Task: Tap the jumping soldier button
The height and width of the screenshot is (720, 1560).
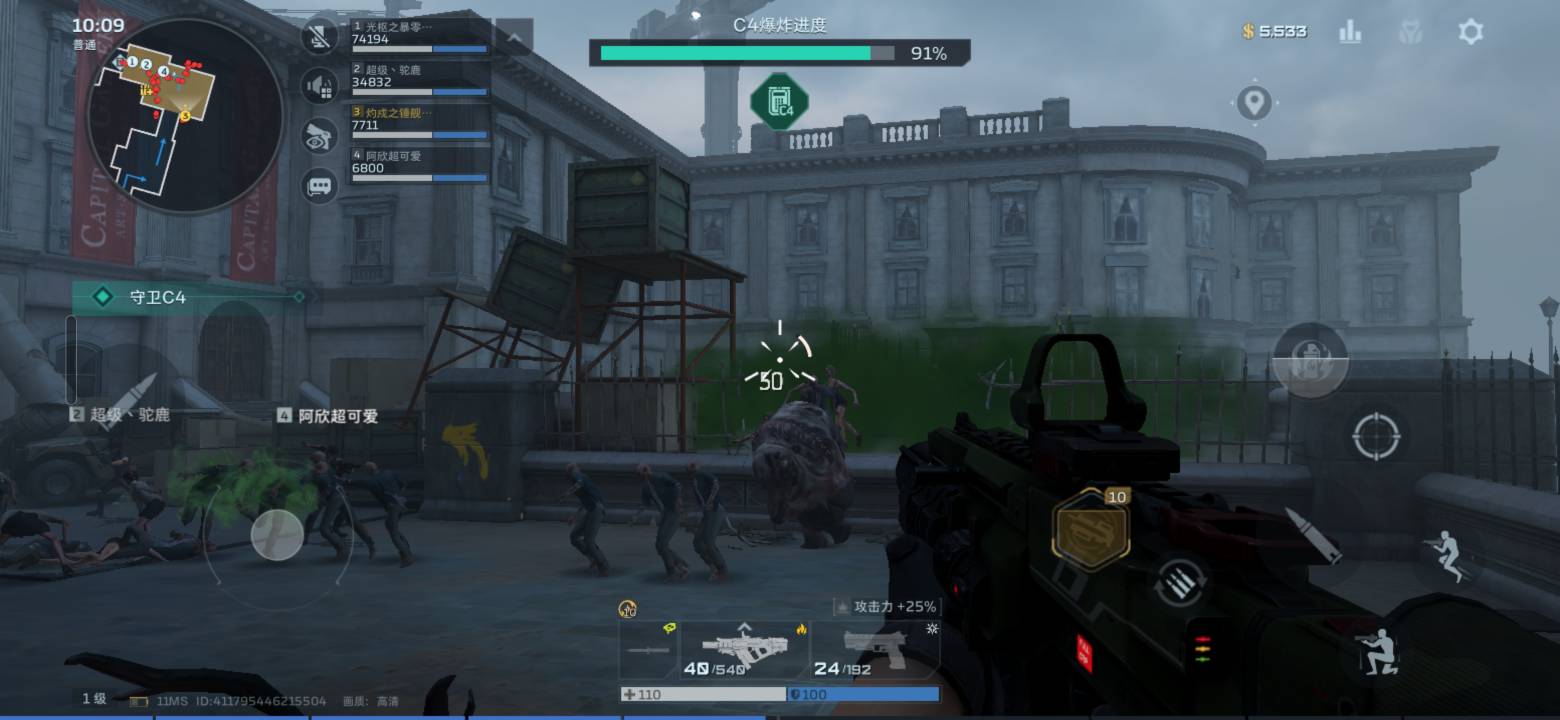Action: [x=1448, y=555]
